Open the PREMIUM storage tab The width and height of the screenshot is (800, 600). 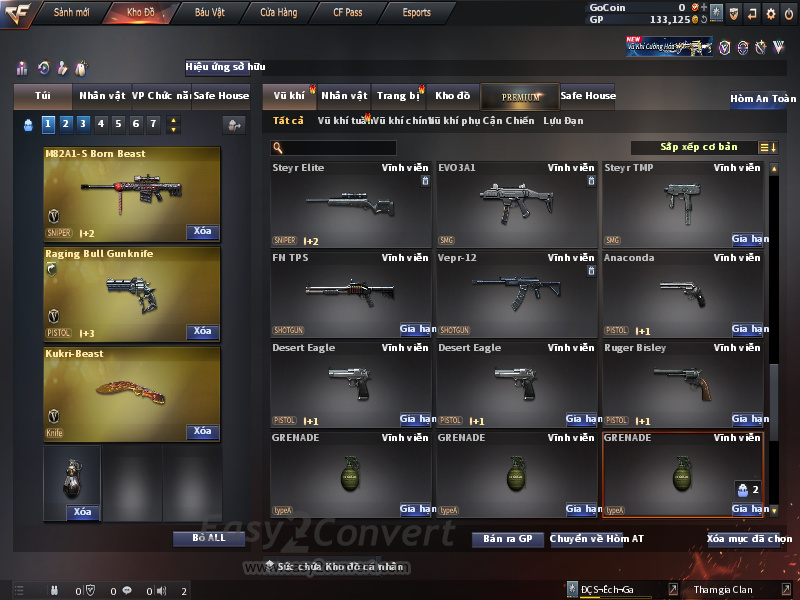[520, 96]
